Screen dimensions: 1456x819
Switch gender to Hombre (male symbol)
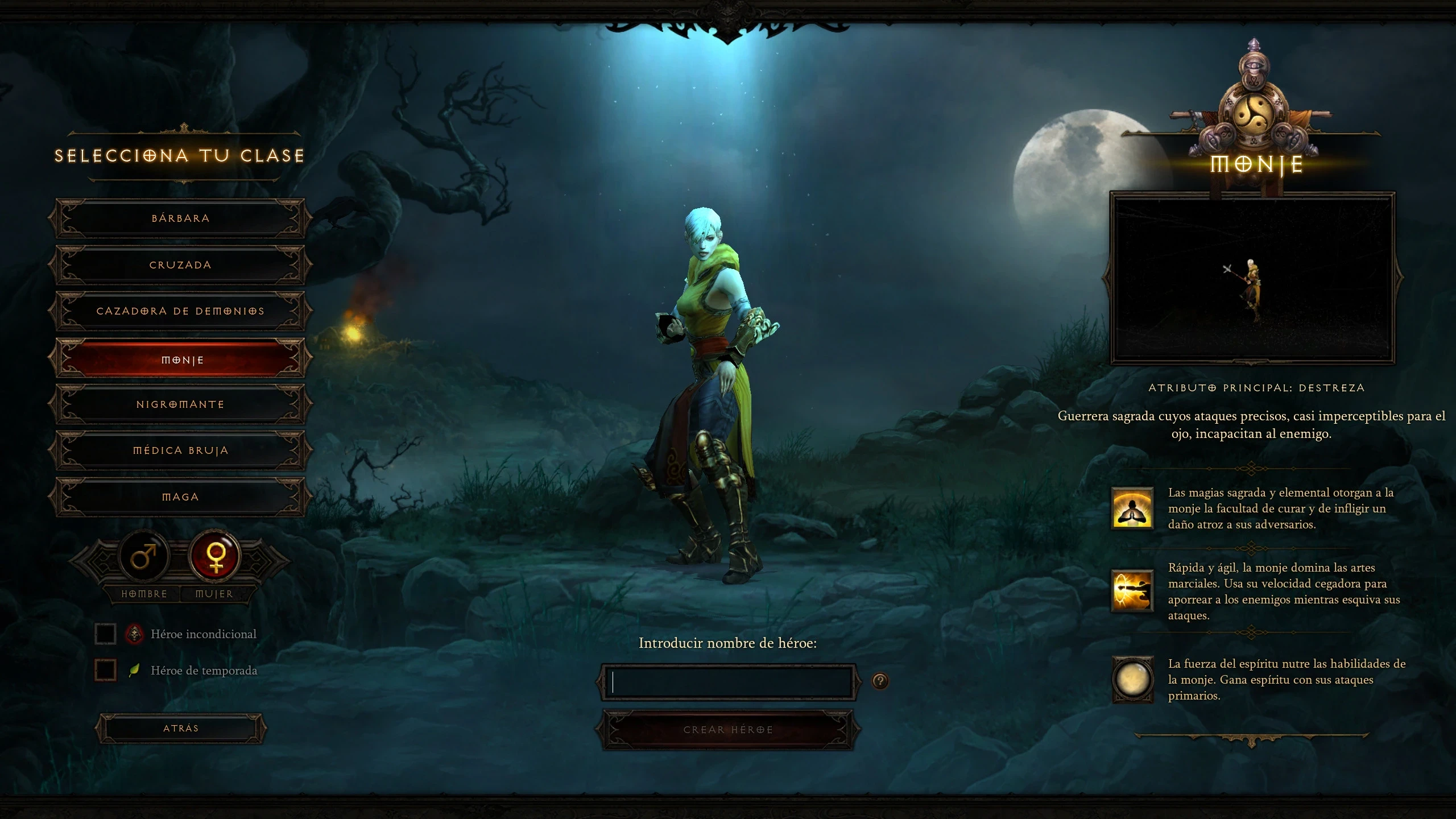click(x=144, y=556)
